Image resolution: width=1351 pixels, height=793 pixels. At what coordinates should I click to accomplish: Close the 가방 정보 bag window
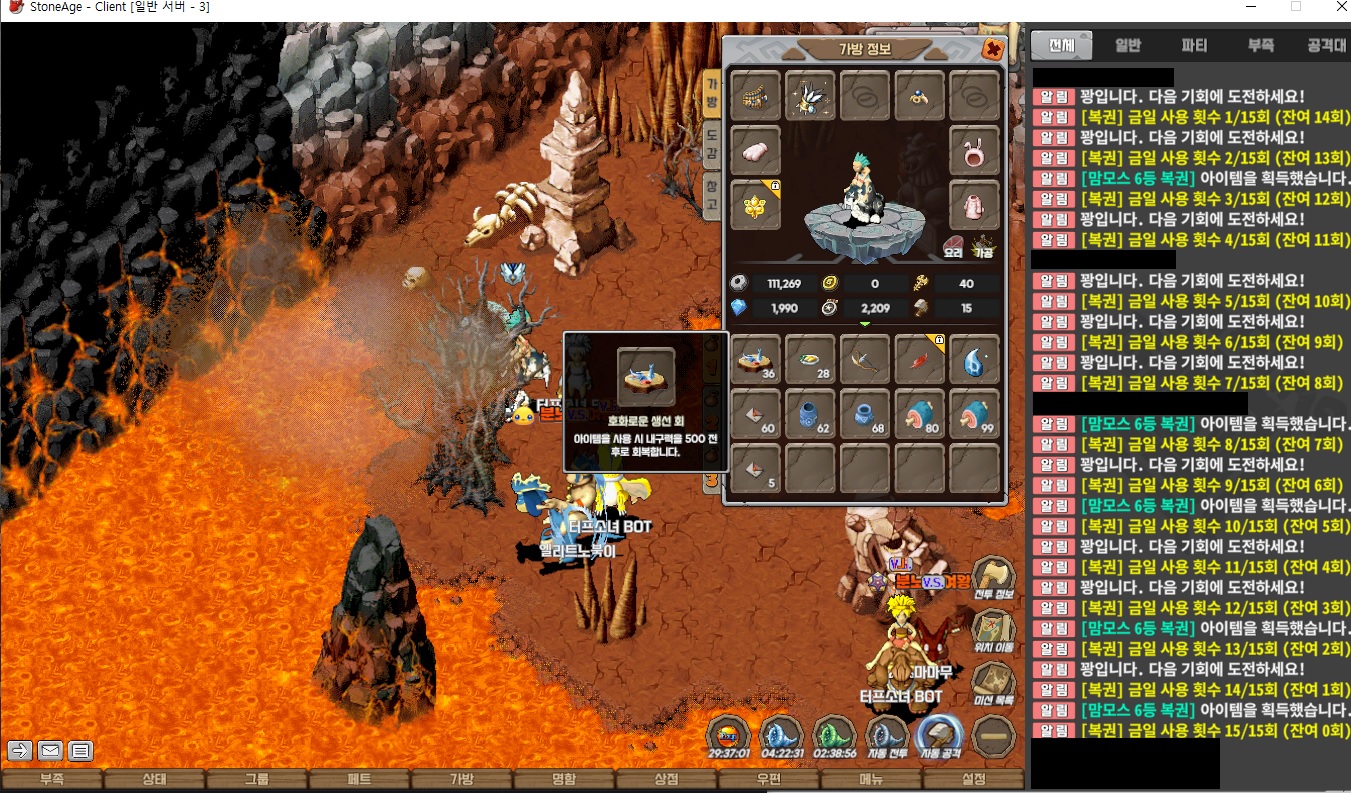(x=992, y=49)
